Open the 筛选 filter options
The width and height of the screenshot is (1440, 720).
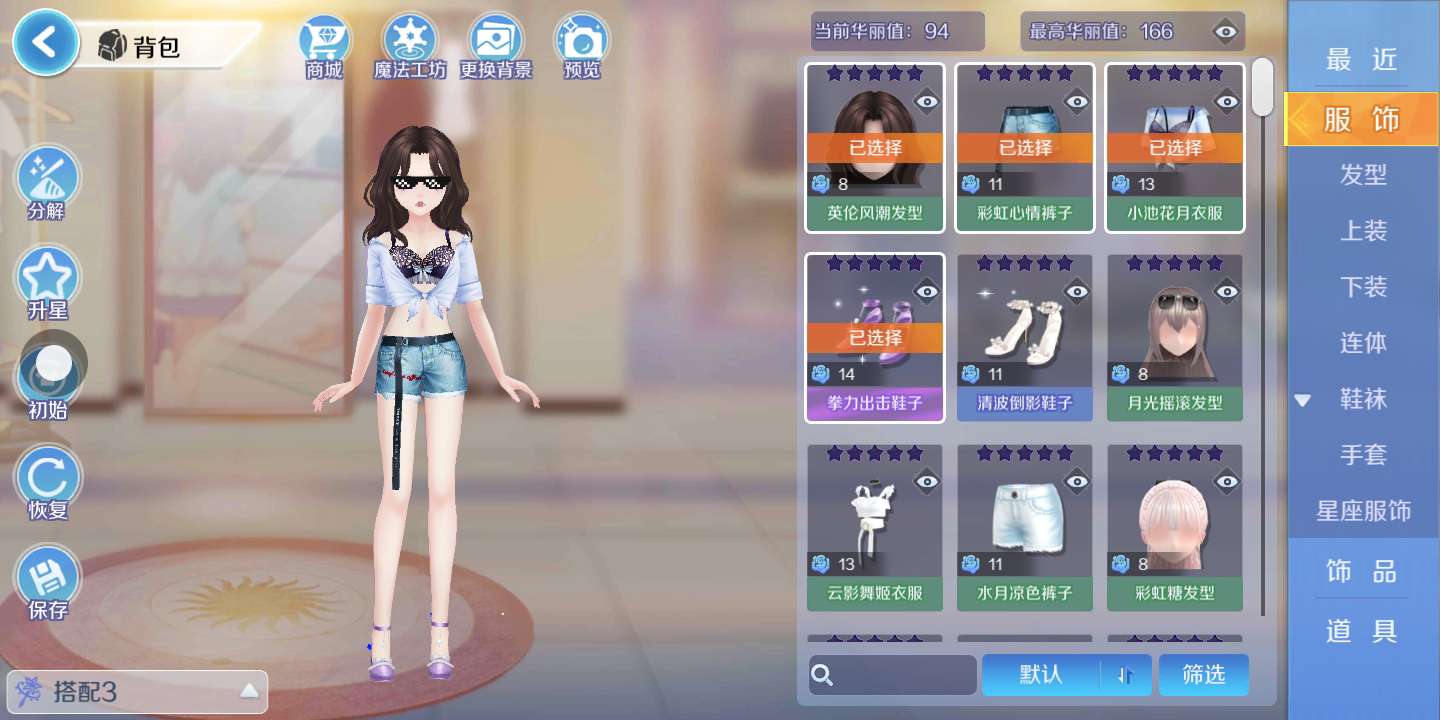[1204, 675]
